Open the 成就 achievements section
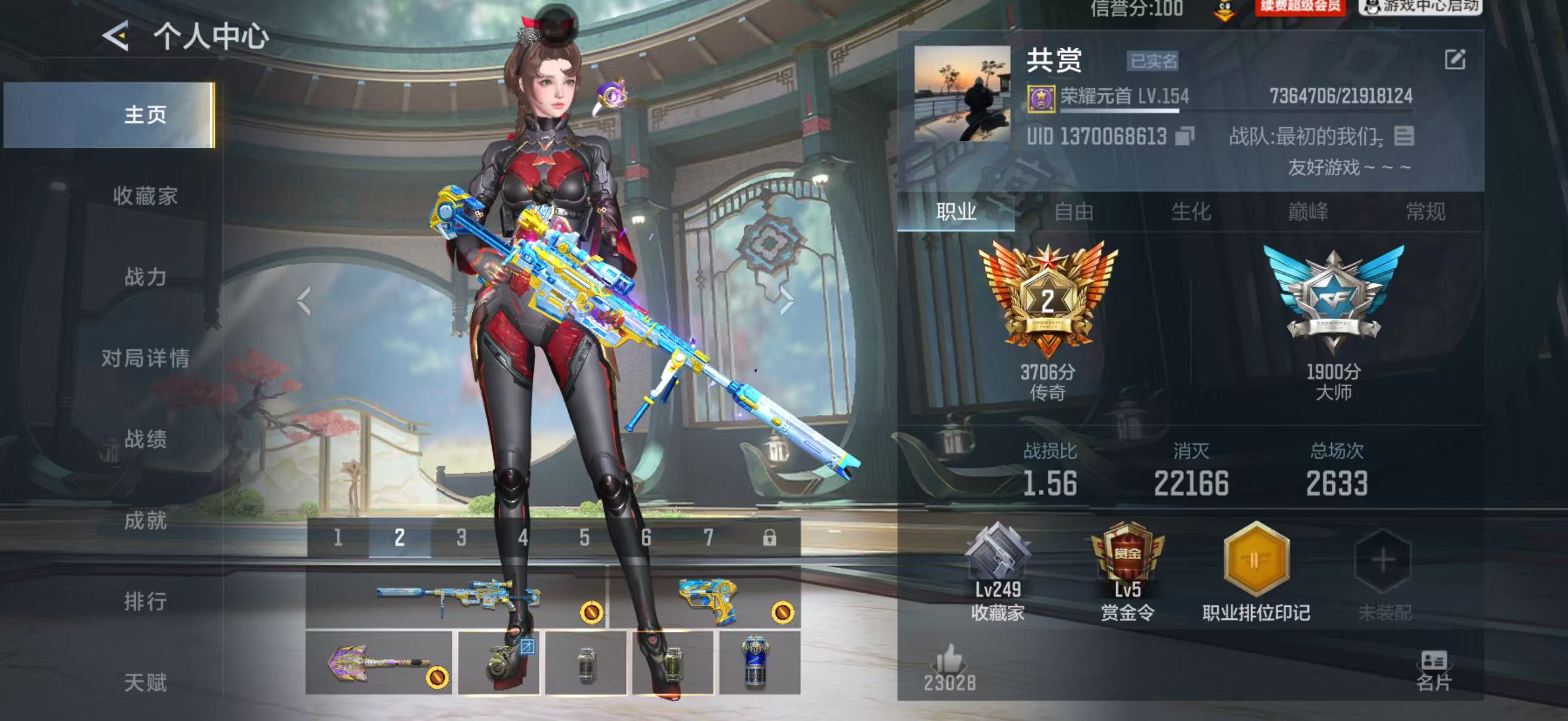1568x721 pixels. tap(145, 520)
